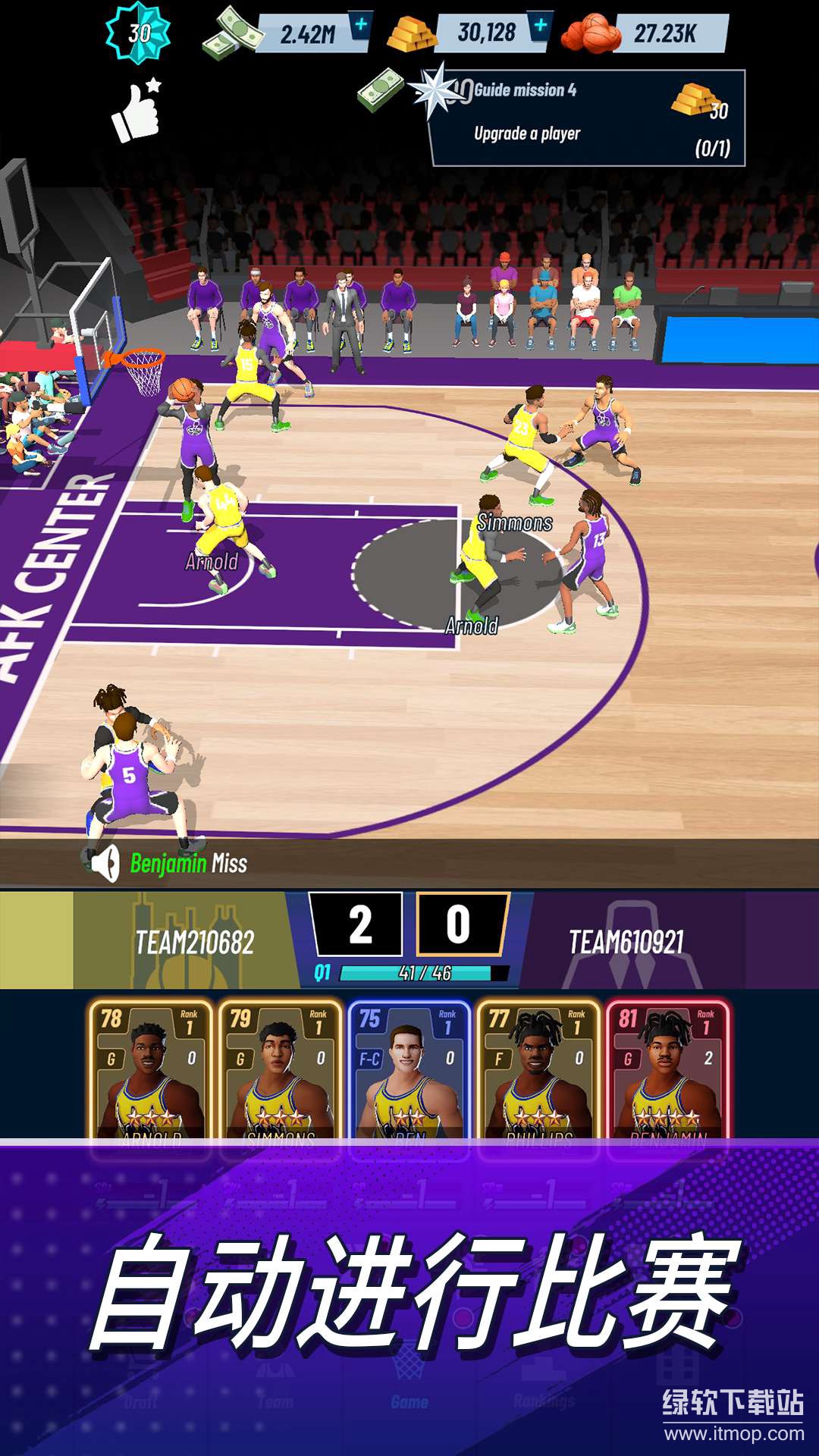Toggle the speaker sound icon
This screenshot has height=1456, width=819.
tap(106, 863)
